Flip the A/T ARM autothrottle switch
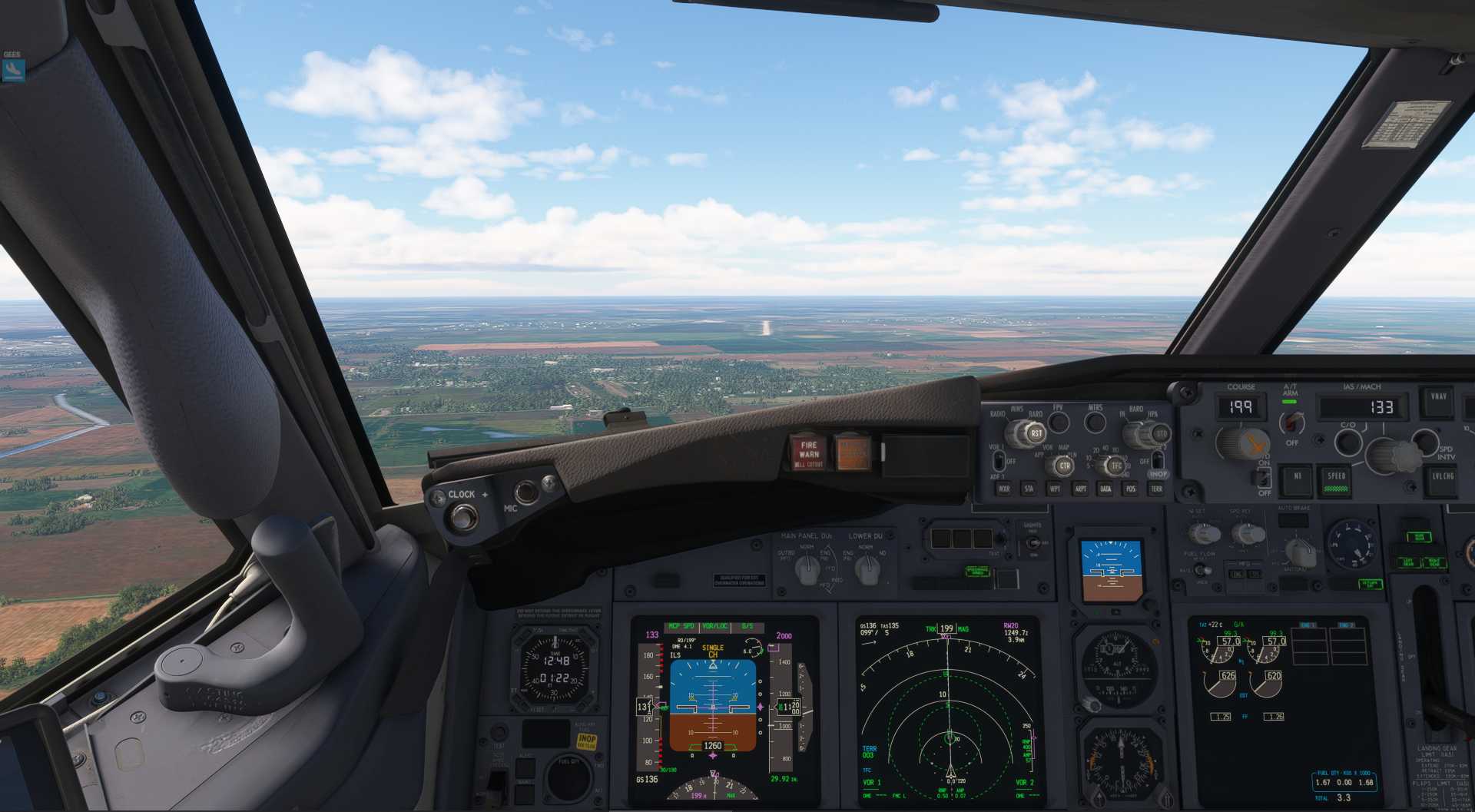 point(1293,422)
